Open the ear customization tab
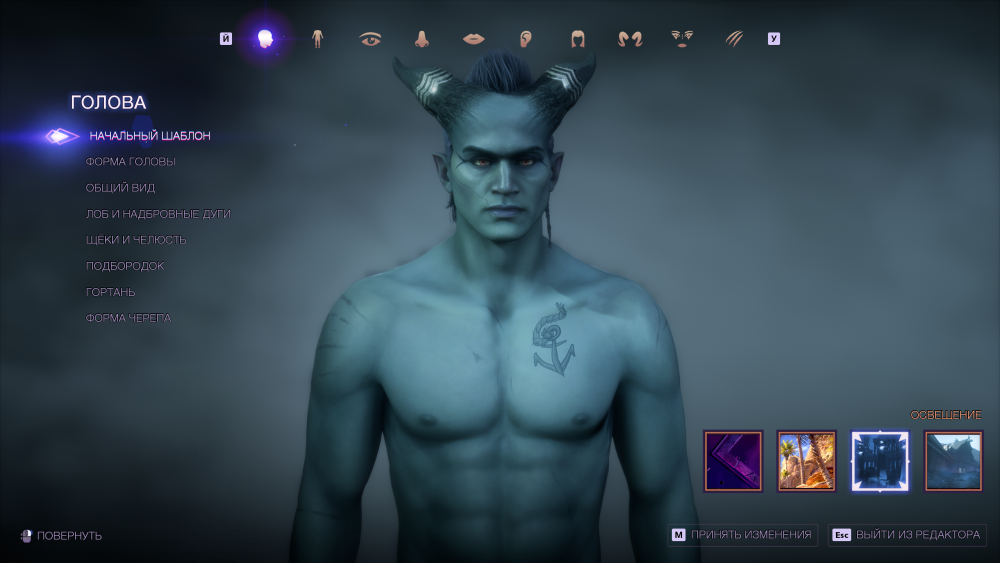This screenshot has width=1000, height=563. click(x=526, y=39)
